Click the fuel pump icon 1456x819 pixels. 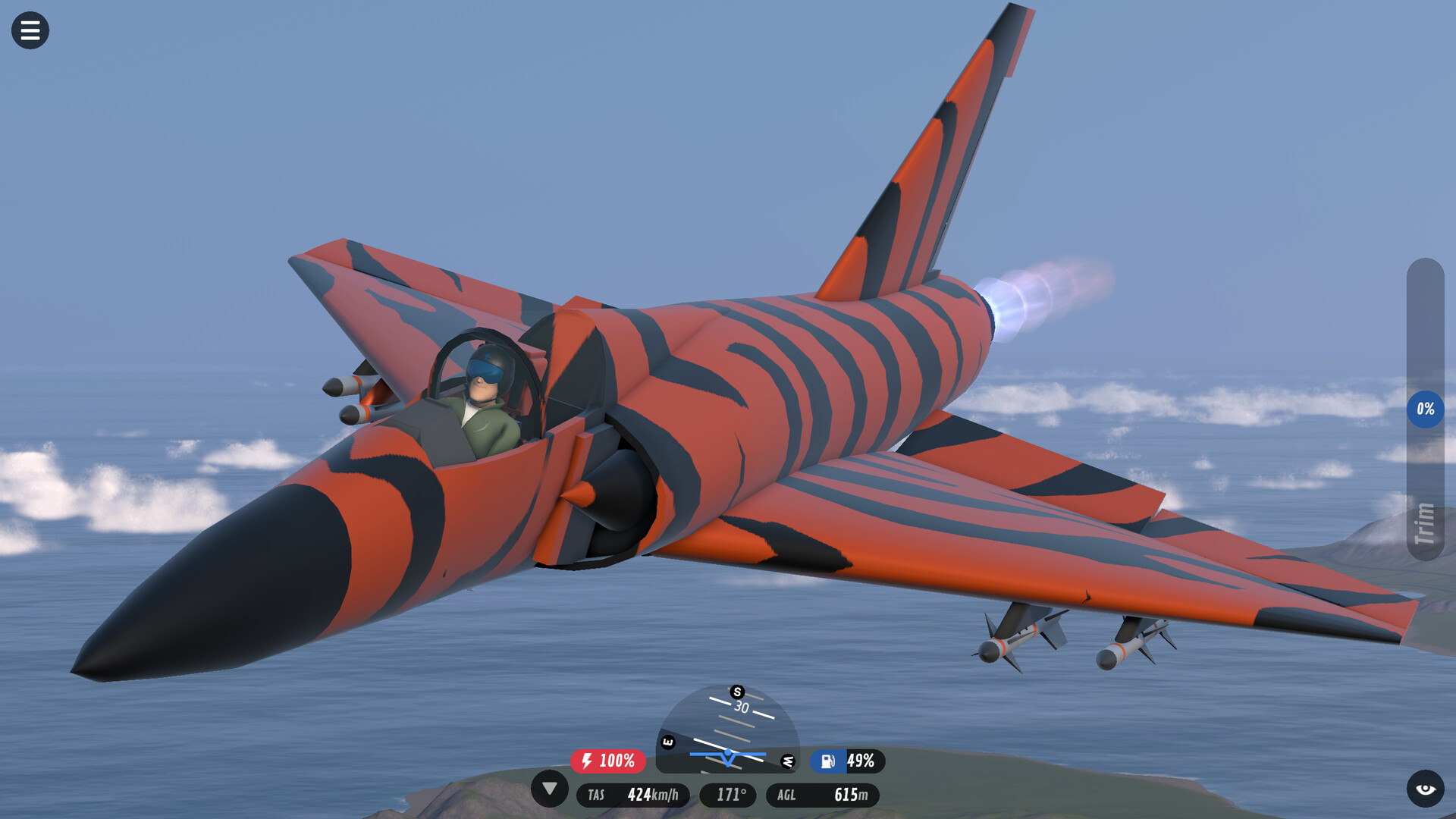click(829, 761)
